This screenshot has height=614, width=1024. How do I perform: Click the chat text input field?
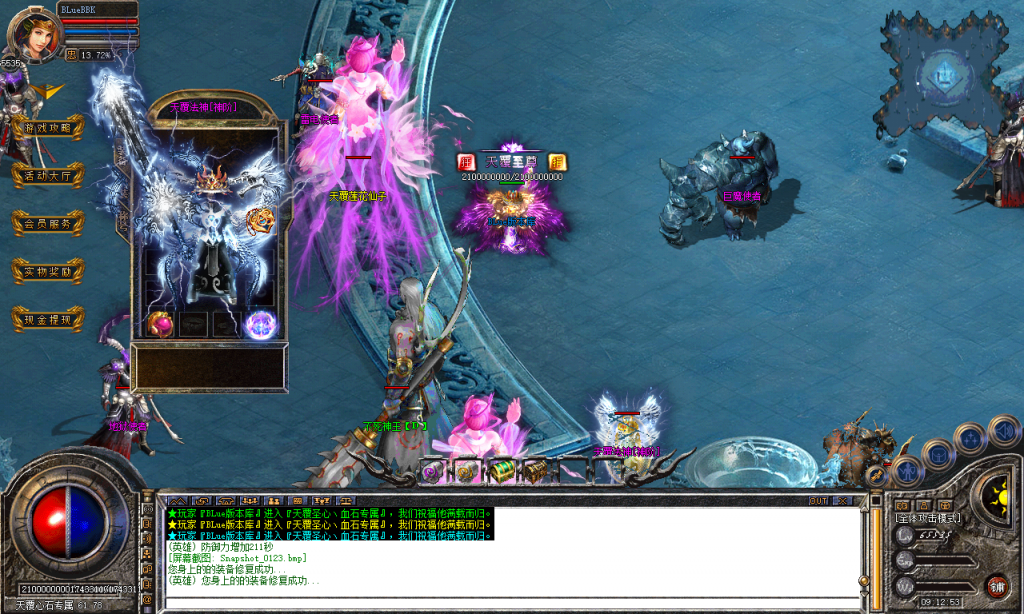click(500, 598)
